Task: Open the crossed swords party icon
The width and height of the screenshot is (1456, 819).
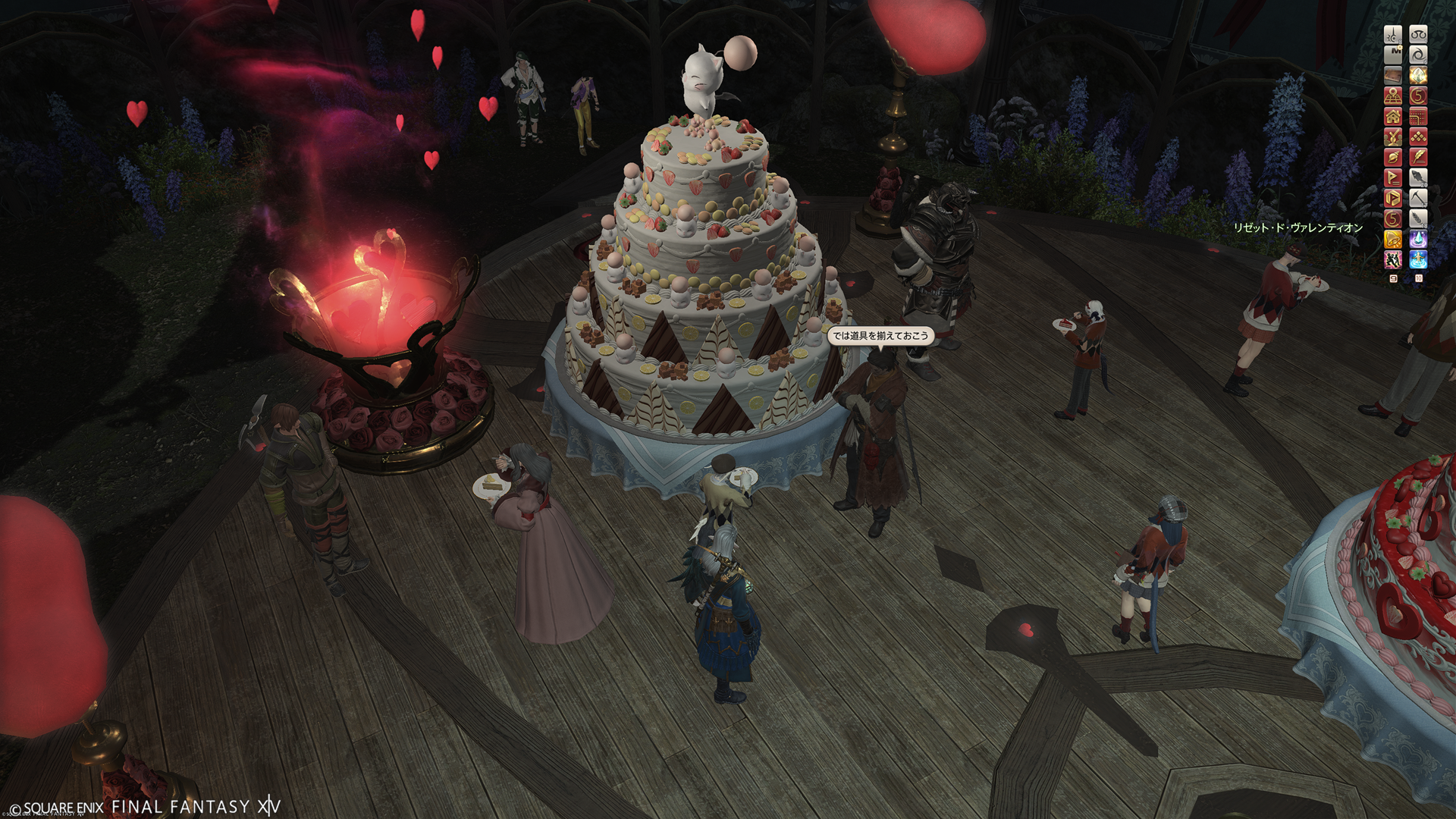Action: (x=1393, y=136)
